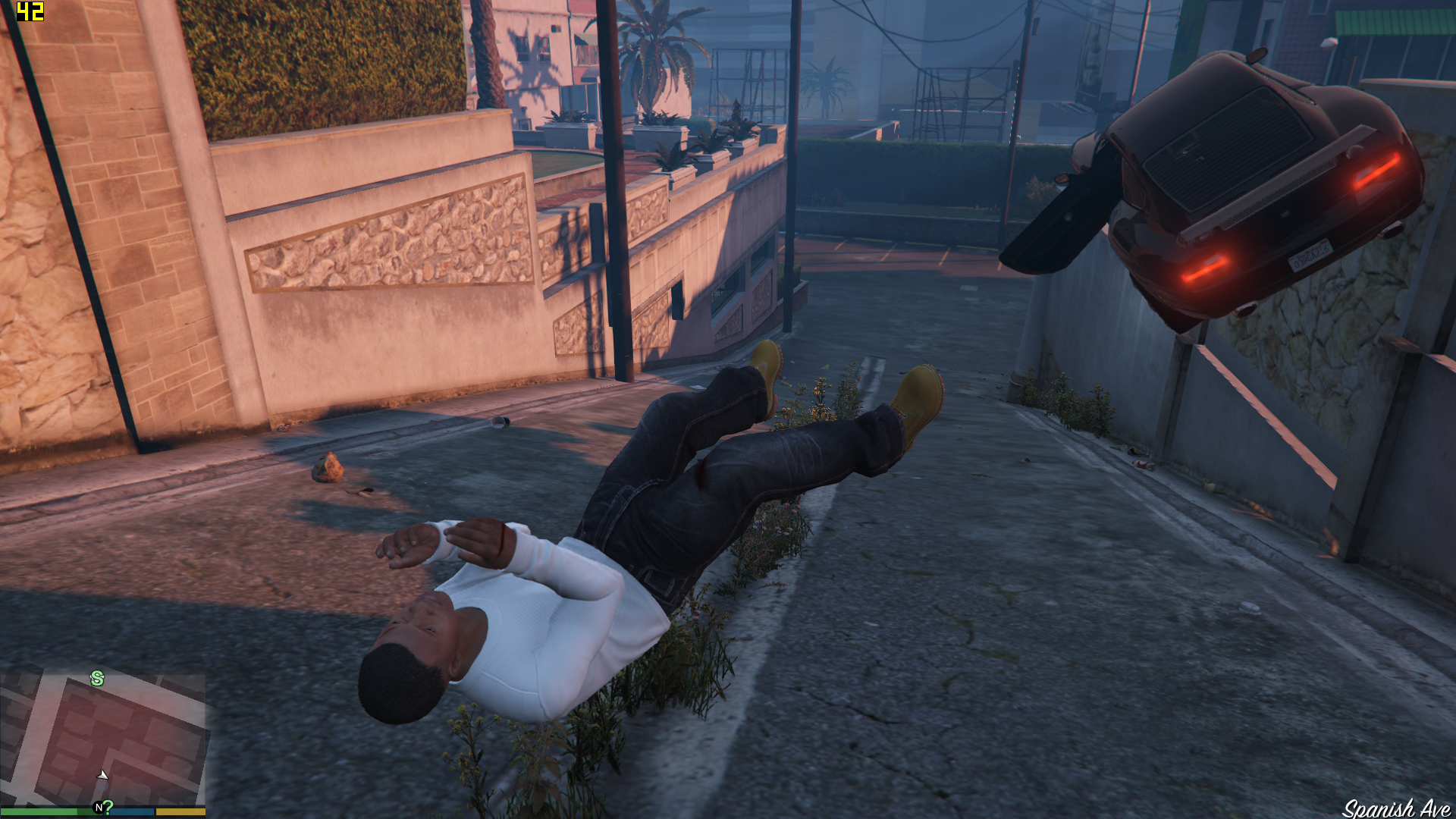Select the white player arrow on minimap
This screenshot has width=1456, height=819.
[102, 774]
